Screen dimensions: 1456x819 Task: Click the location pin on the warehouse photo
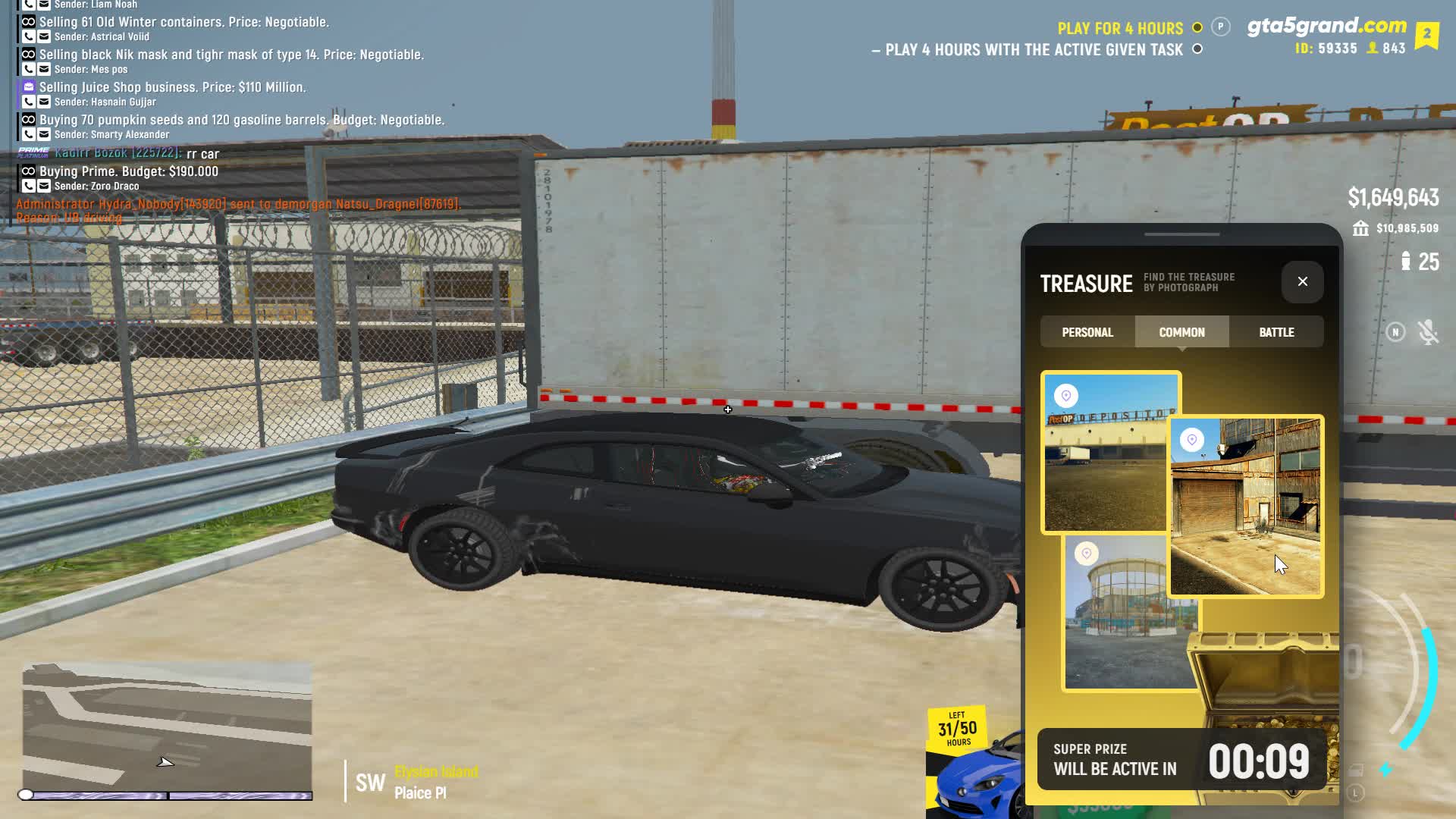coord(1192,440)
